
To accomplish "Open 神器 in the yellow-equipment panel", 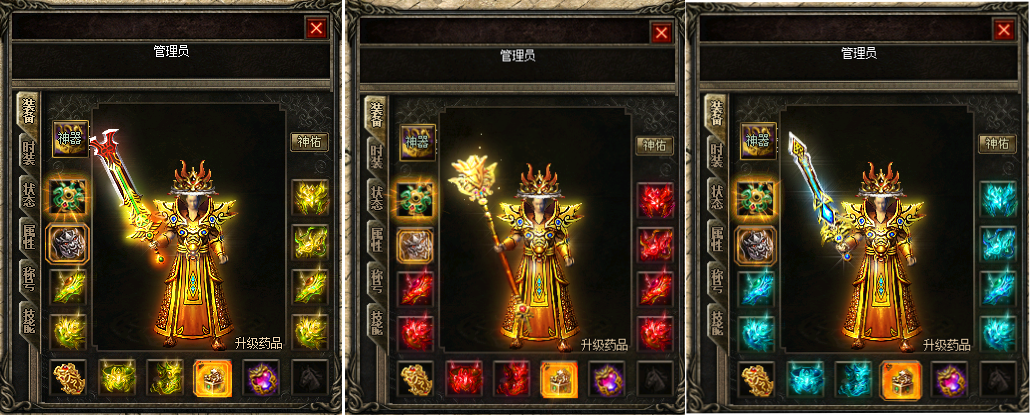I will tap(71, 140).
